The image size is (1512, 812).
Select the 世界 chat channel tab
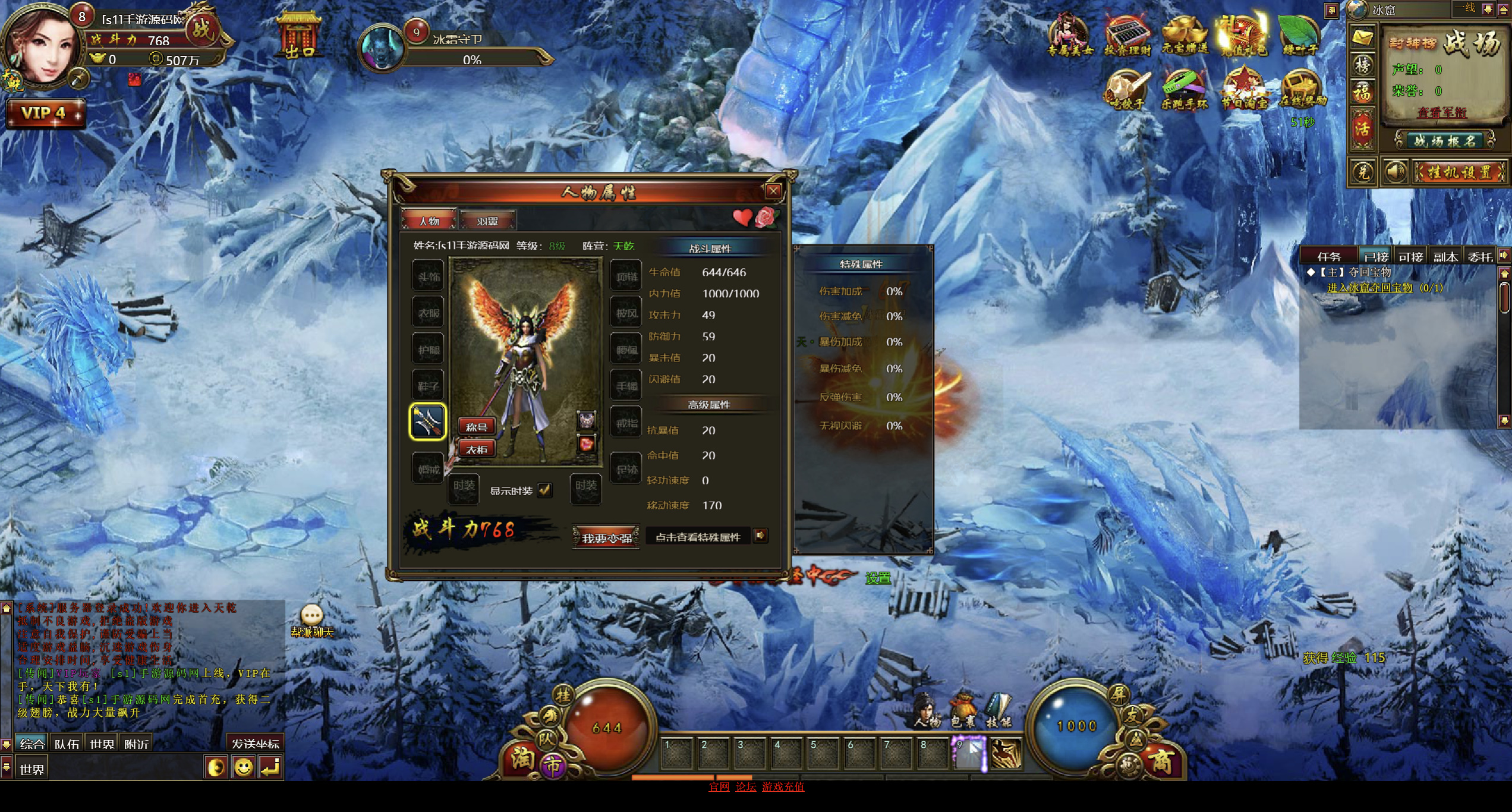pyautogui.click(x=102, y=743)
